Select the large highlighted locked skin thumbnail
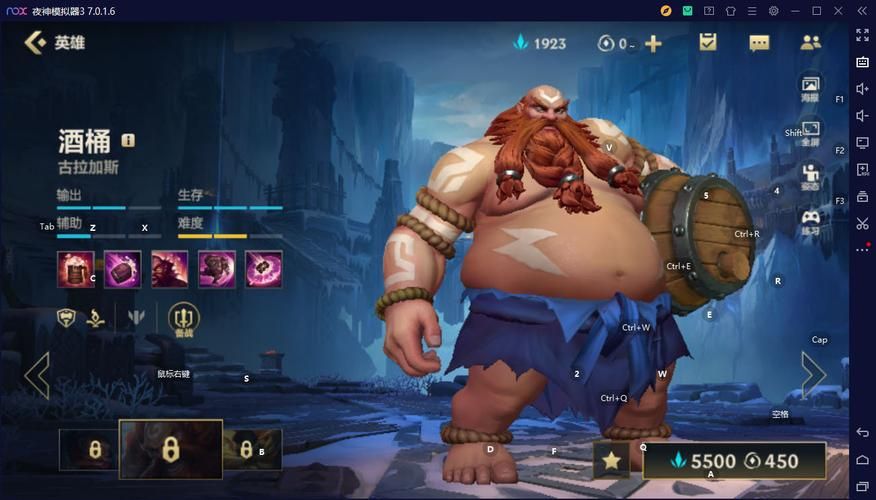 [x=170, y=449]
